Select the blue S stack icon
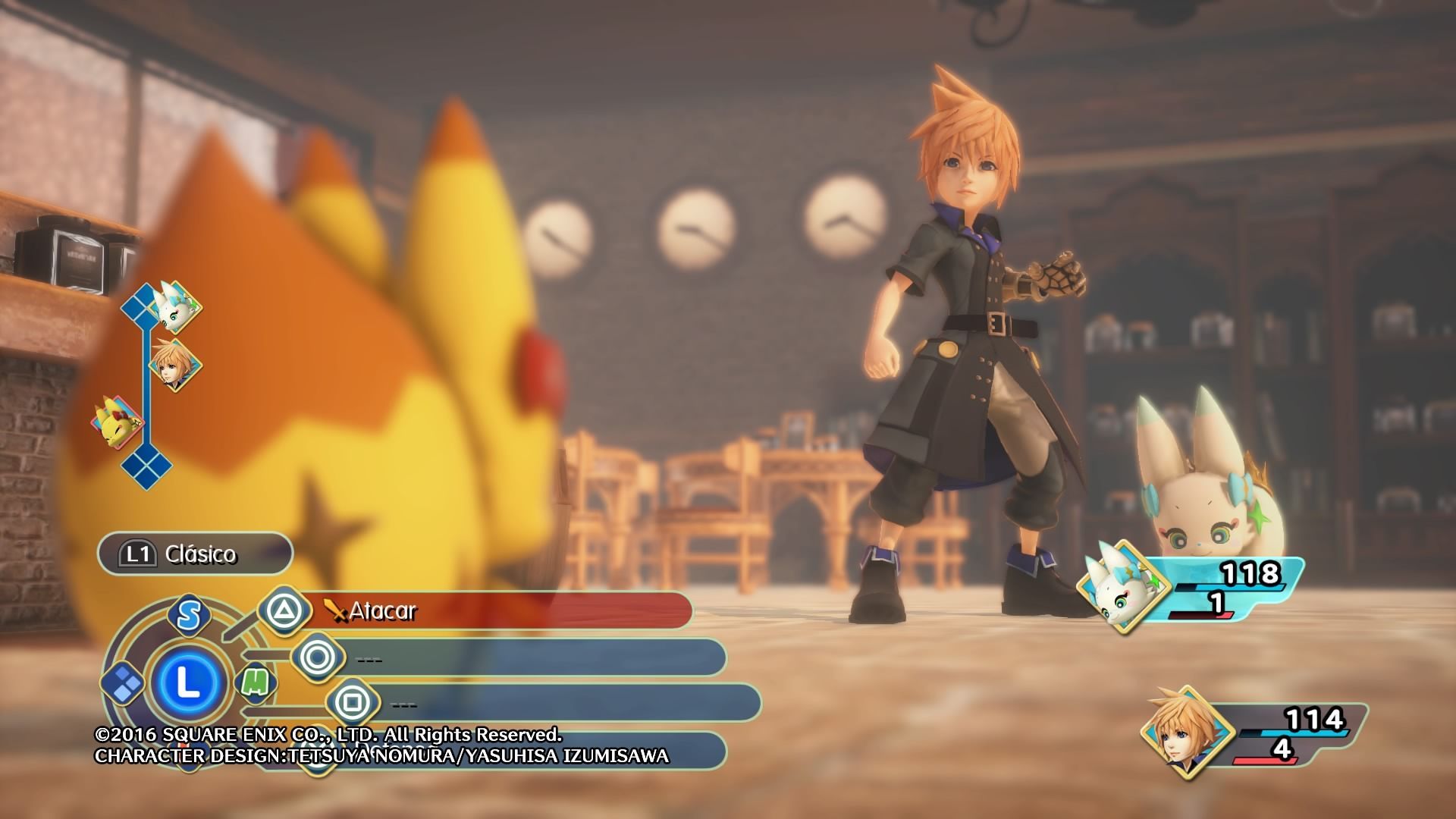 click(x=188, y=614)
